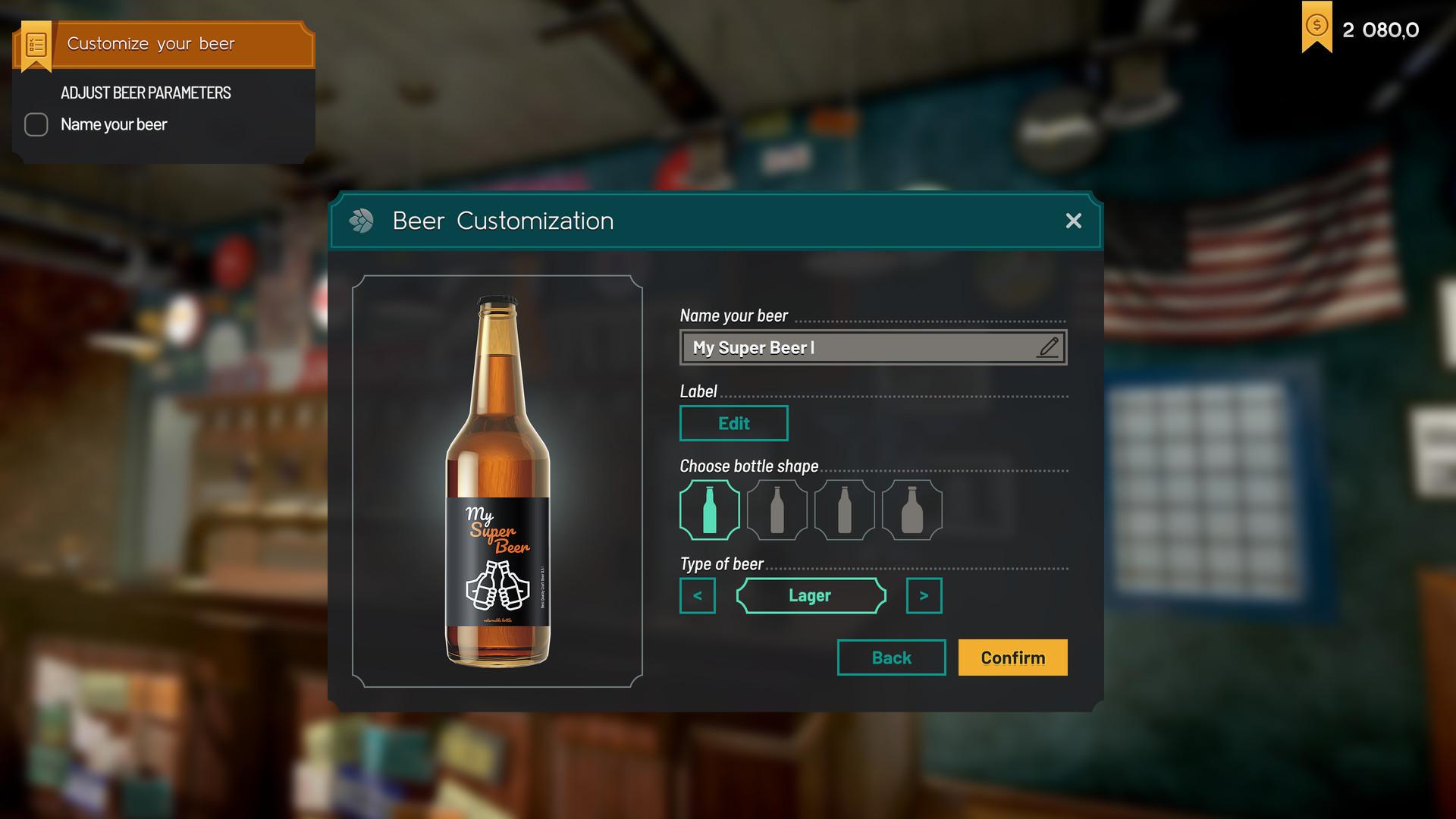Image resolution: width=1456 pixels, height=819 pixels.
Task: Confirm the beer customization
Action: pyautogui.click(x=1012, y=657)
